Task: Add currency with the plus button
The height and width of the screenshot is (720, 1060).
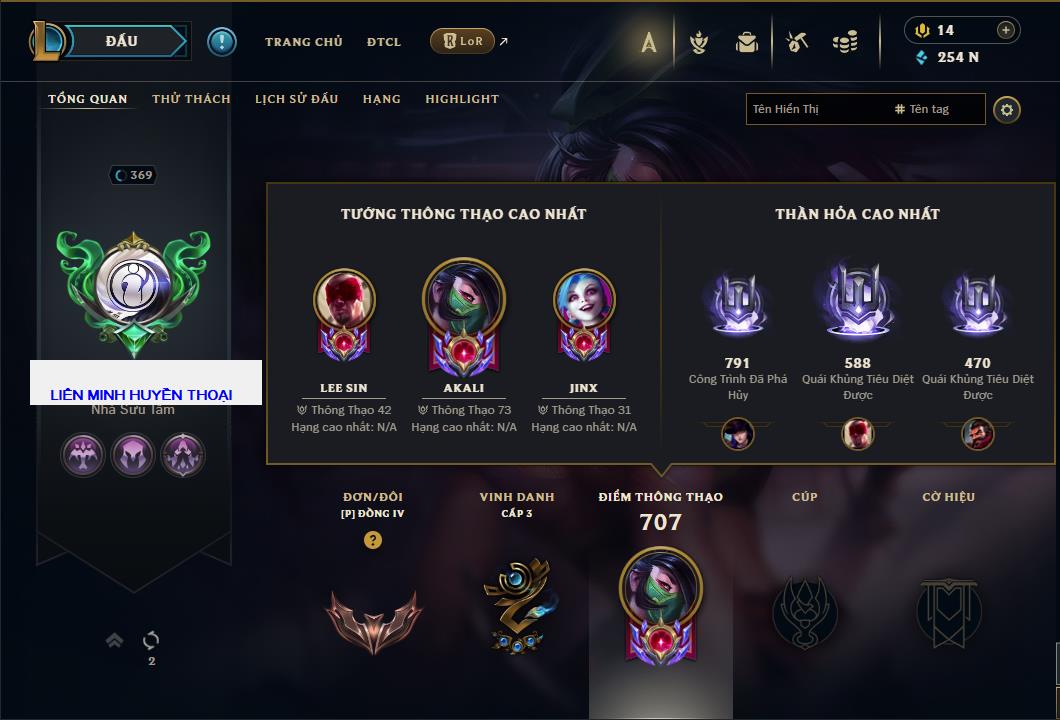Action: click(1005, 30)
